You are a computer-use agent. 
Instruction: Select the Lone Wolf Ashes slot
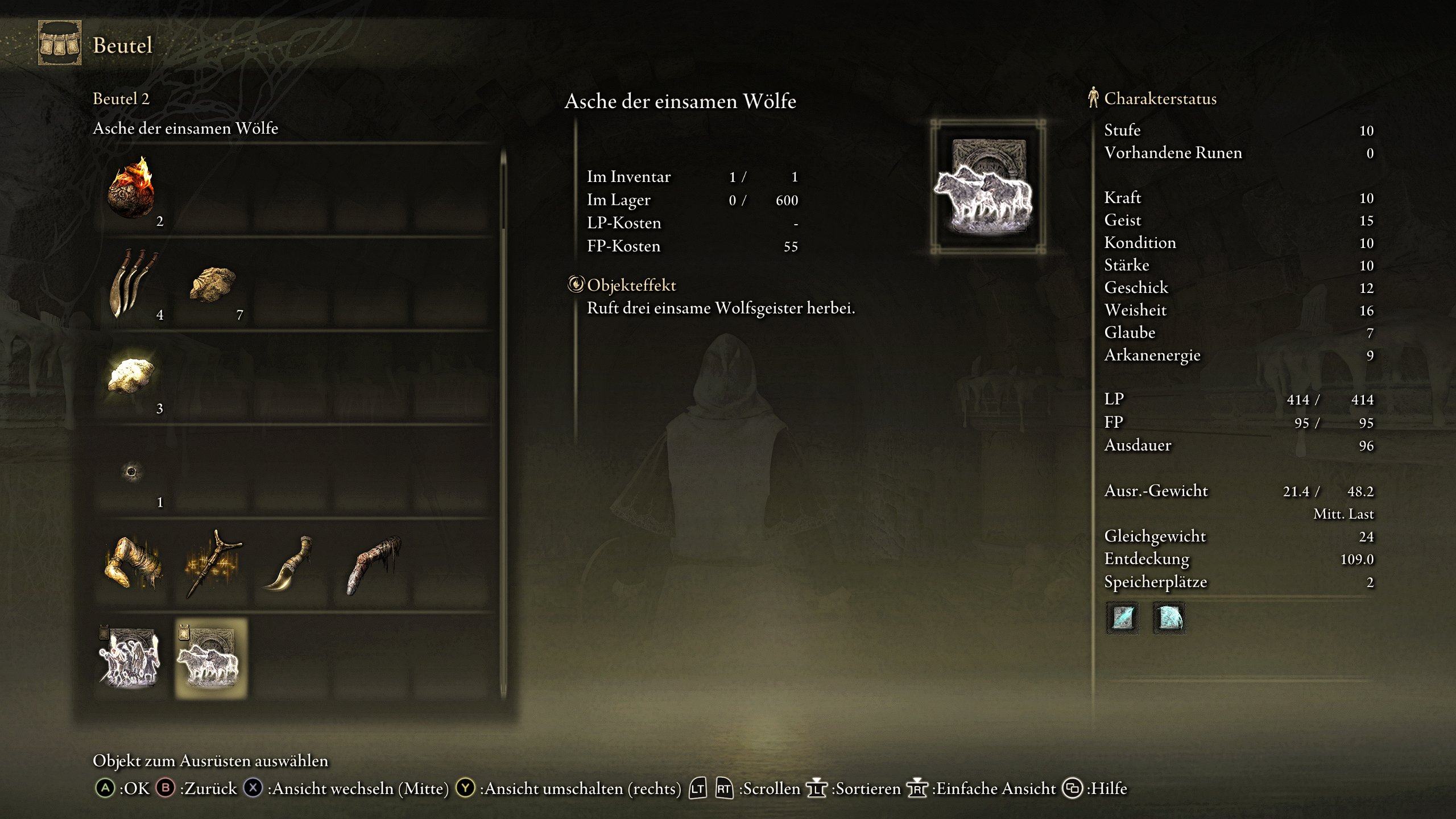coord(211,658)
